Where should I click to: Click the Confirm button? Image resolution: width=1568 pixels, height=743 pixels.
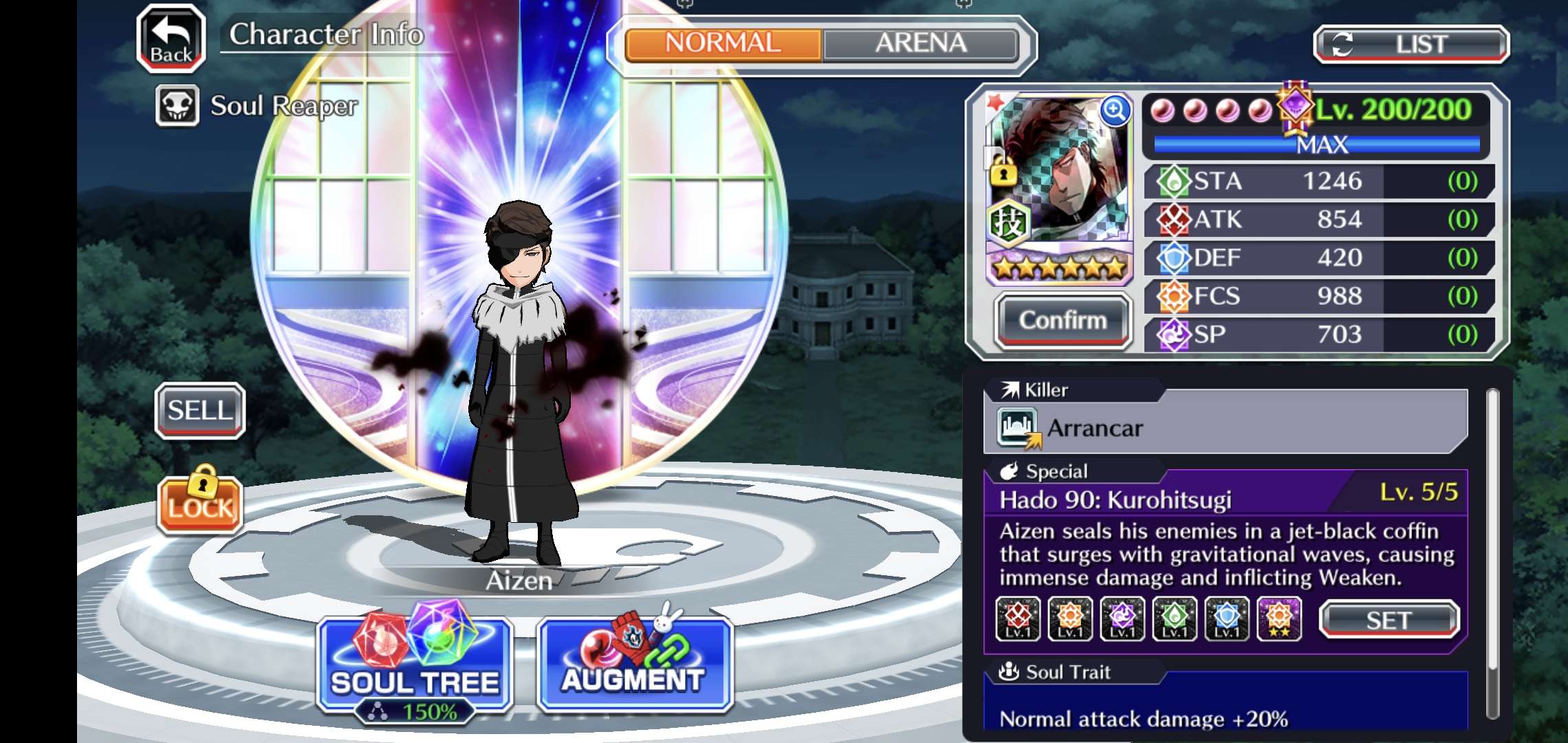pyautogui.click(x=1063, y=321)
